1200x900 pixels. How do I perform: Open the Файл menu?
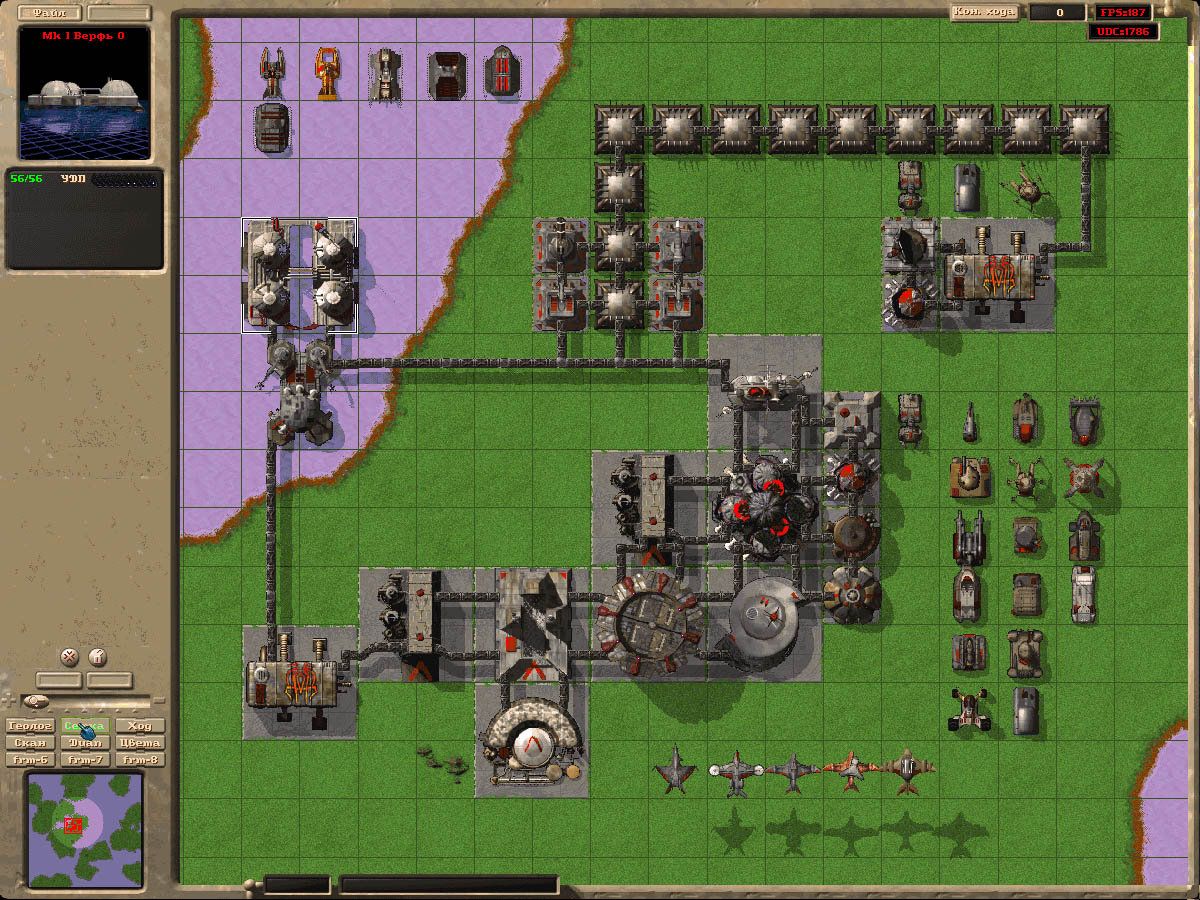click(x=49, y=13)
